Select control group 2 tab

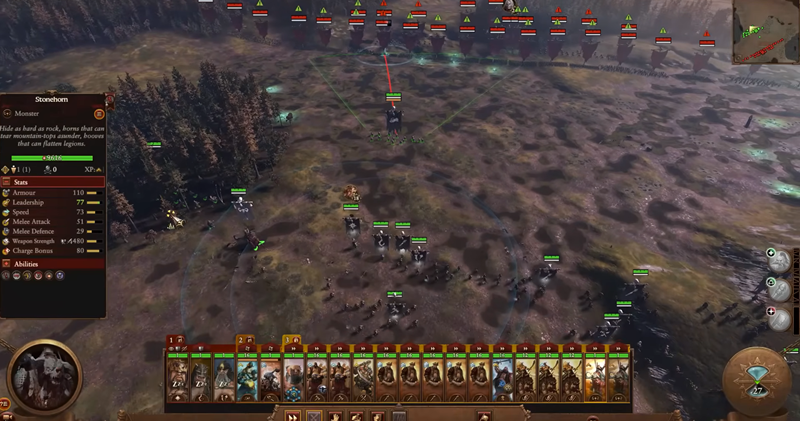pyautogui.click(x=243, y=341)
